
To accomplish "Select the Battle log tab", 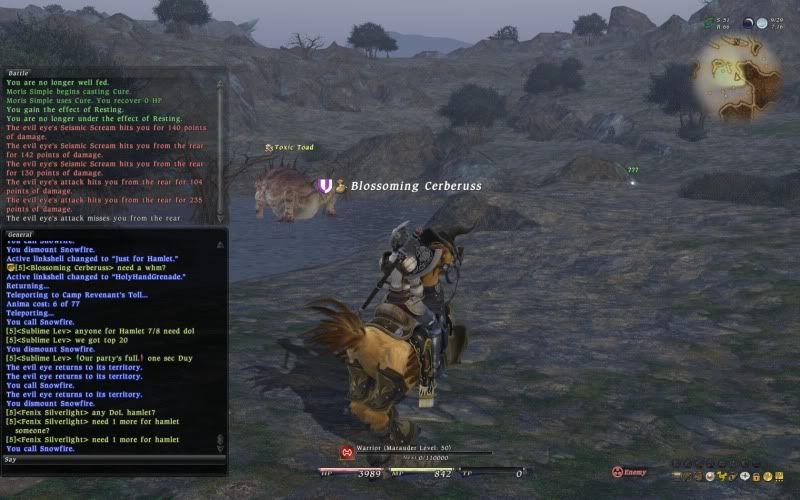I will point(20,73).
